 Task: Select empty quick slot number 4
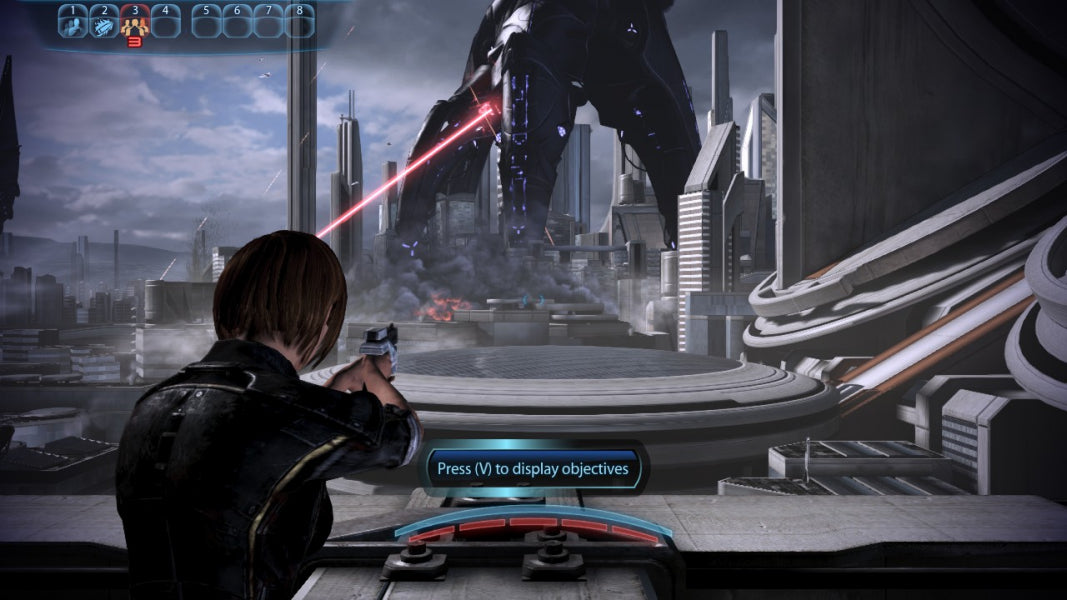click(165, 22)
